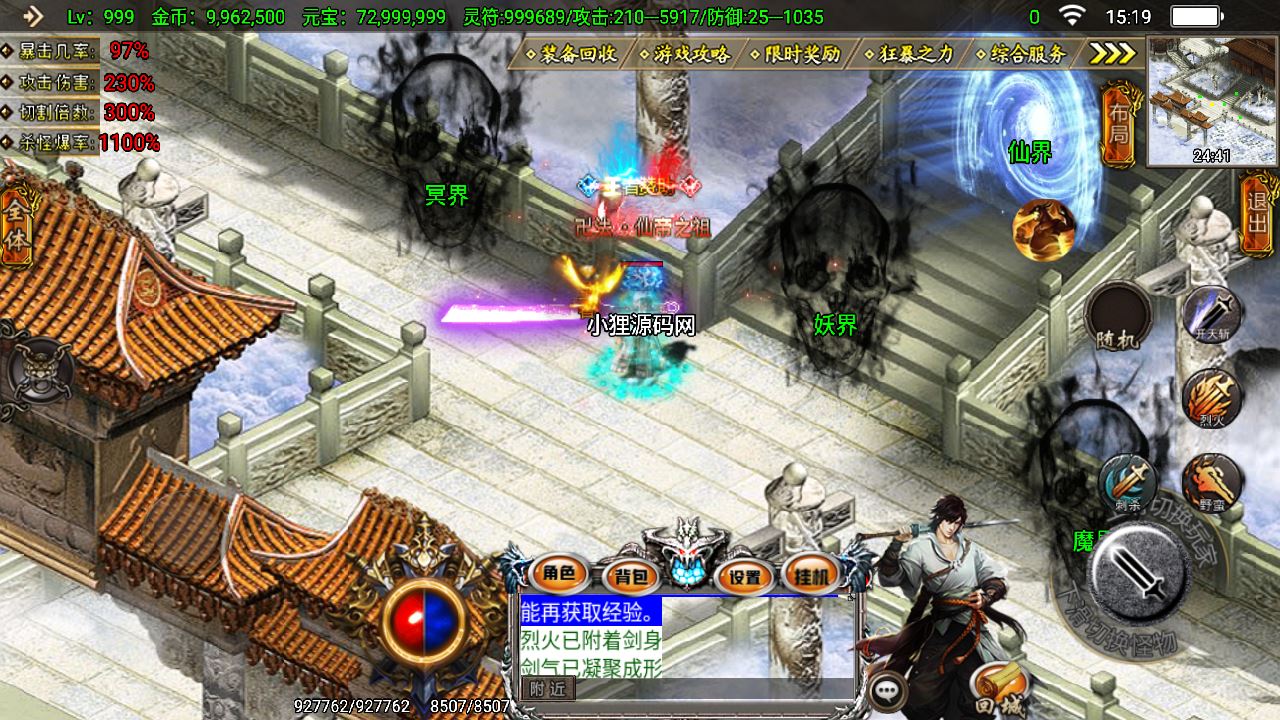Activate the 随机 random teleport button
Viewport: 1280px width, 720px height.
click(1117, 317)
